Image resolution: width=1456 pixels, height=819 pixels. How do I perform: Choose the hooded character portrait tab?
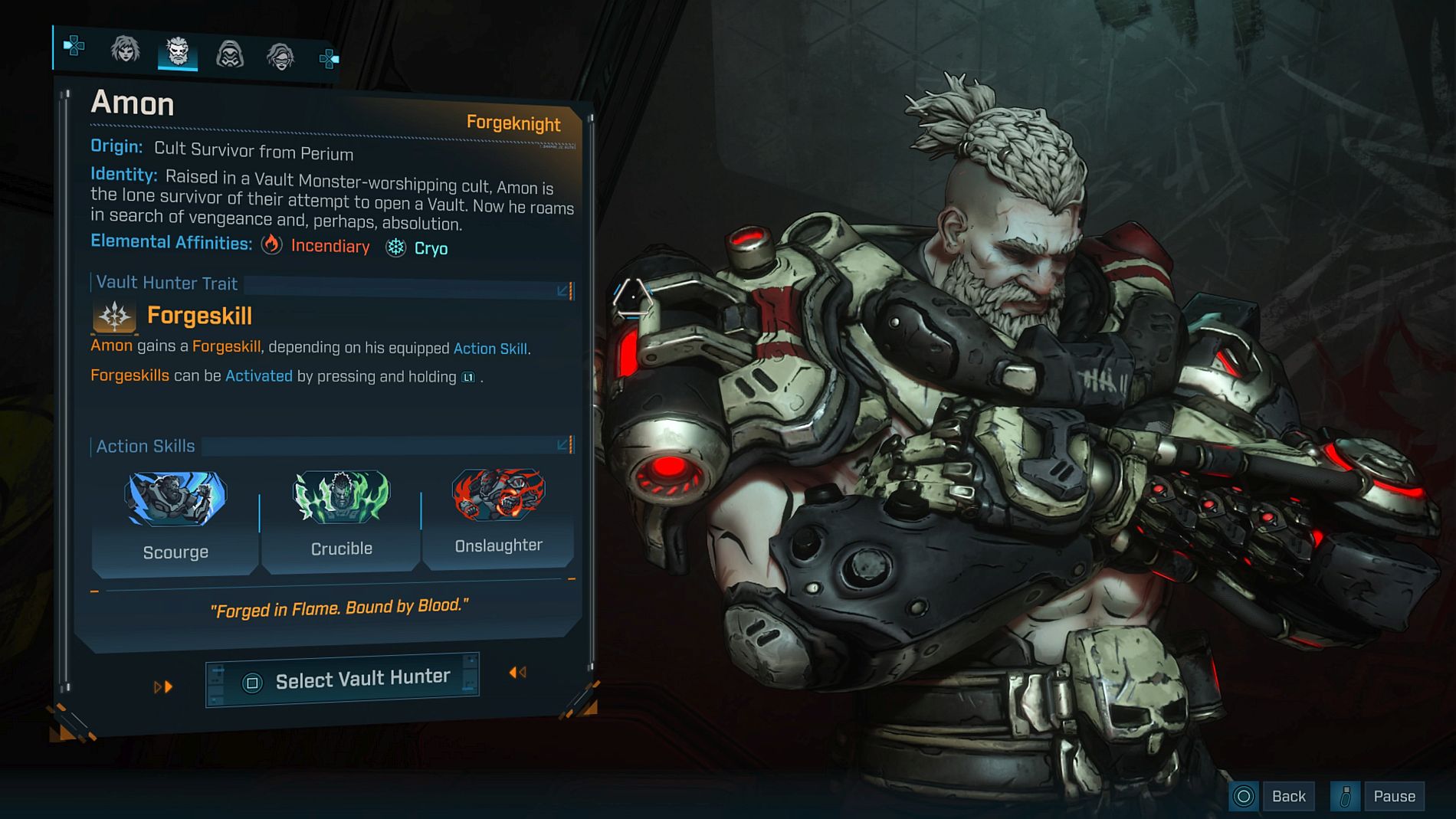(x=229, y=54)
